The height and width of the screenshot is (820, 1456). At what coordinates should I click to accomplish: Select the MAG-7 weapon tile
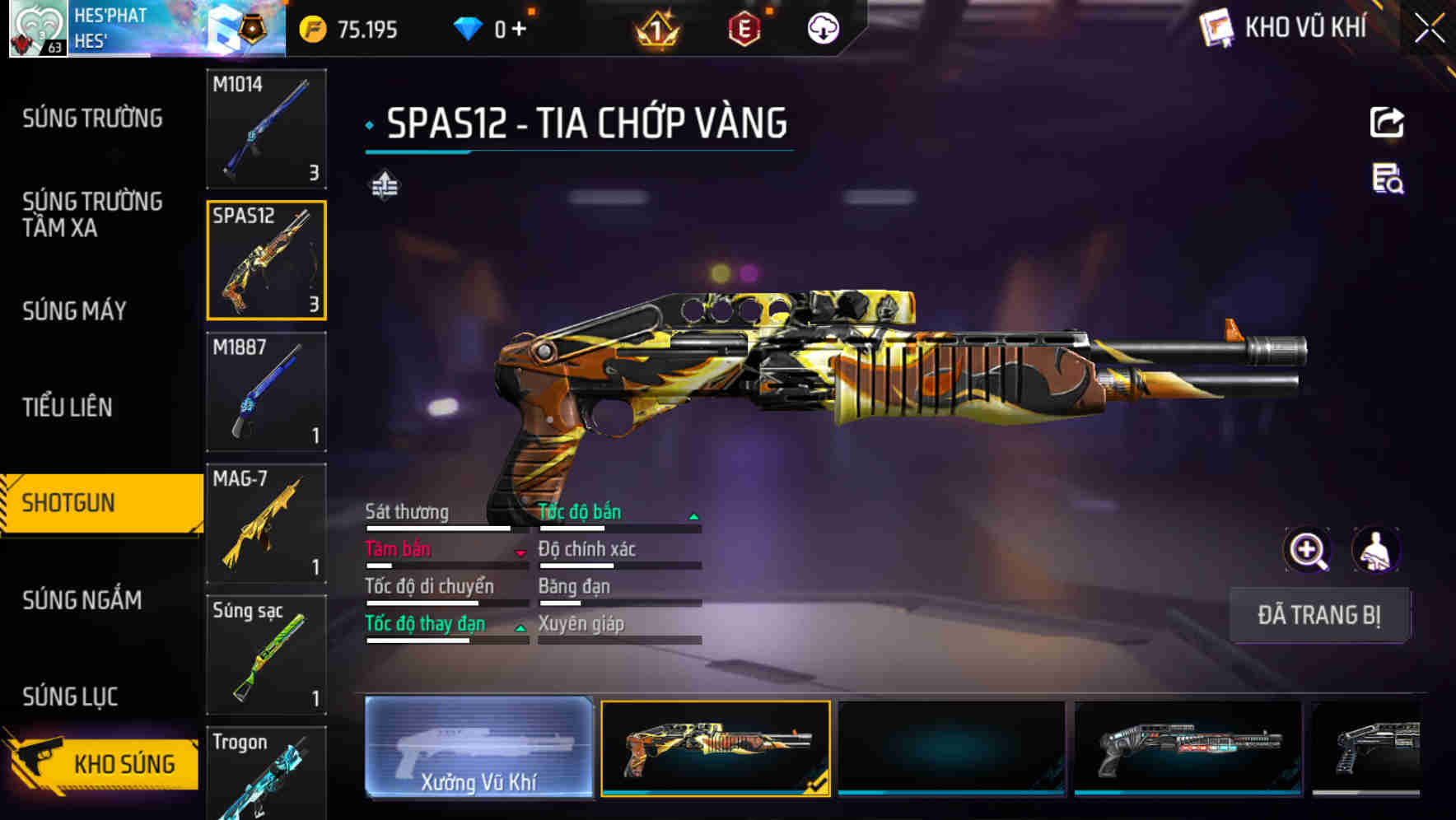pos(266,524)
